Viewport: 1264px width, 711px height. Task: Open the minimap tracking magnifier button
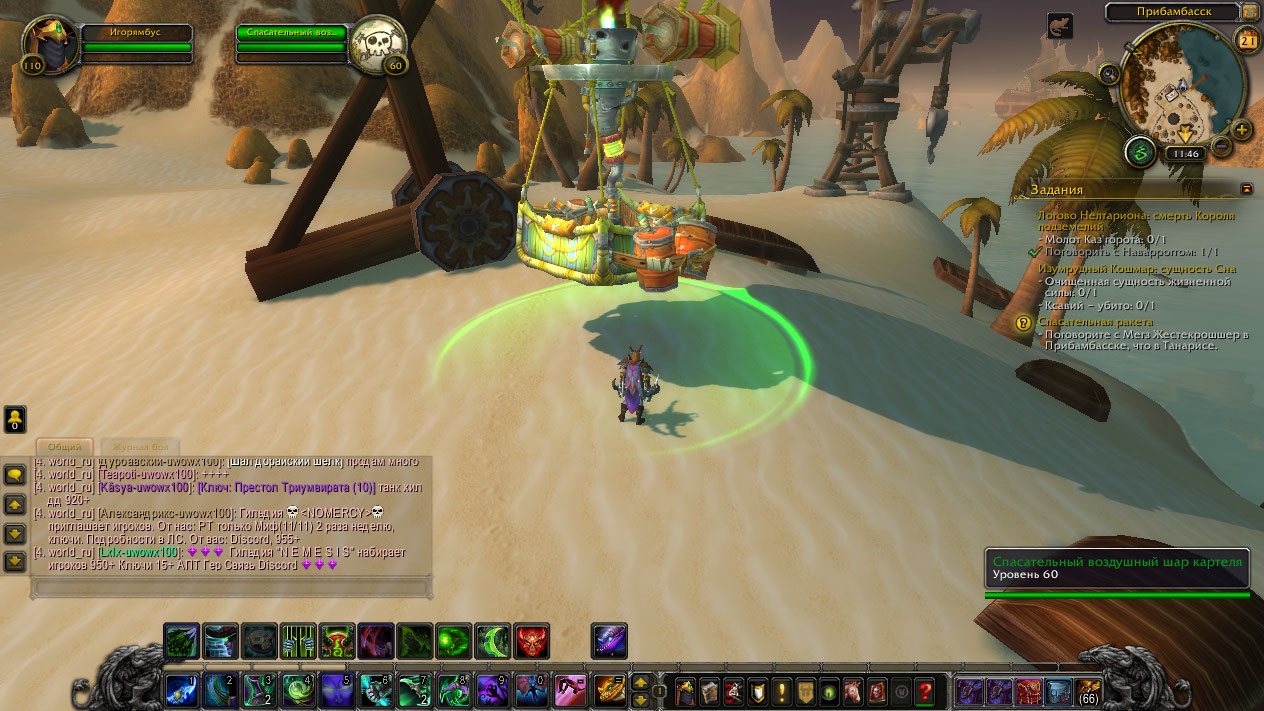[1109, 73]
